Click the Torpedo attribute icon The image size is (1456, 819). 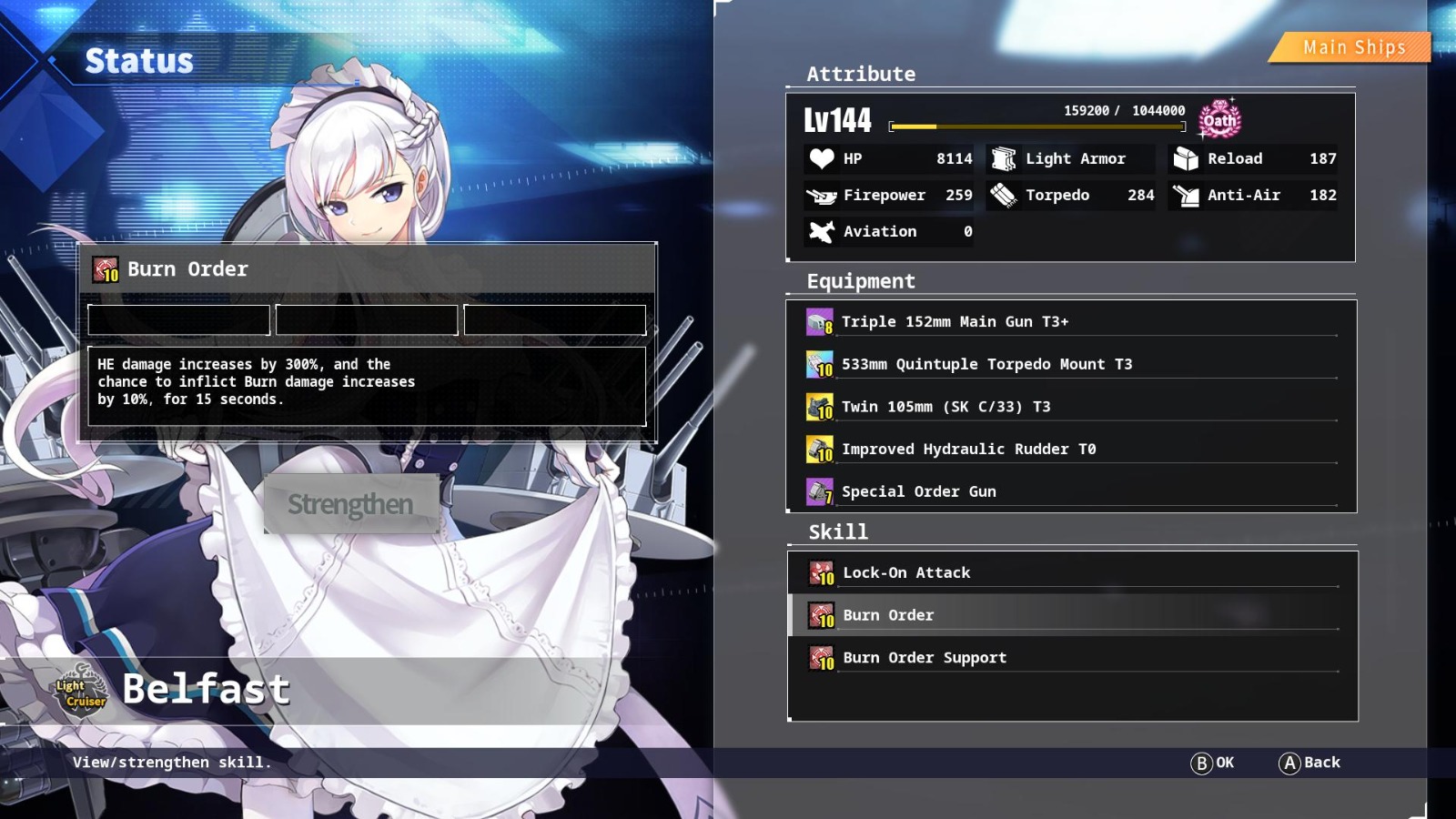coord(1004,195)
